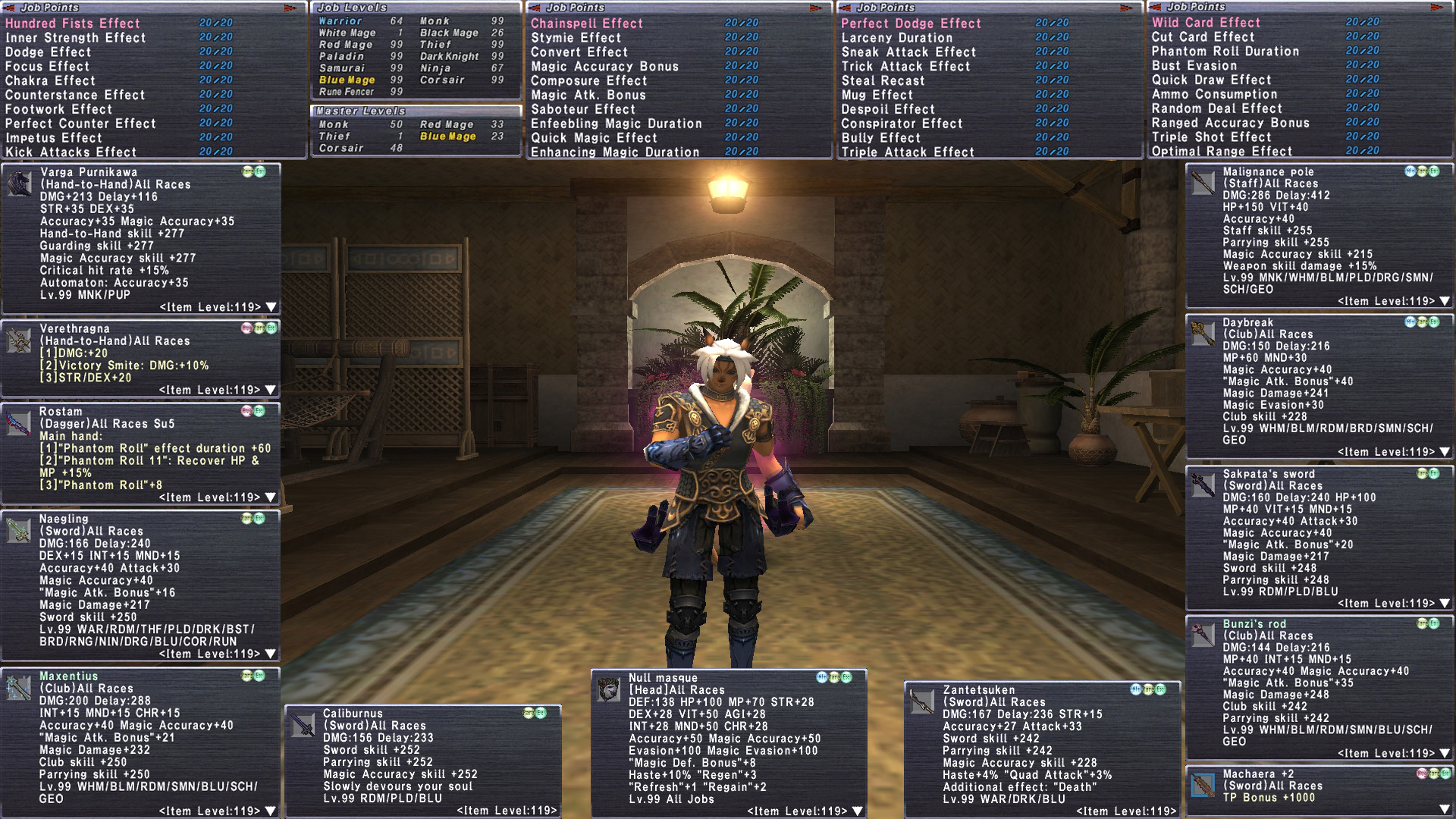This screenshot has width=1456, height=819.
Task: Select Blue Mage in Master Levels
Action: point(448,136)
